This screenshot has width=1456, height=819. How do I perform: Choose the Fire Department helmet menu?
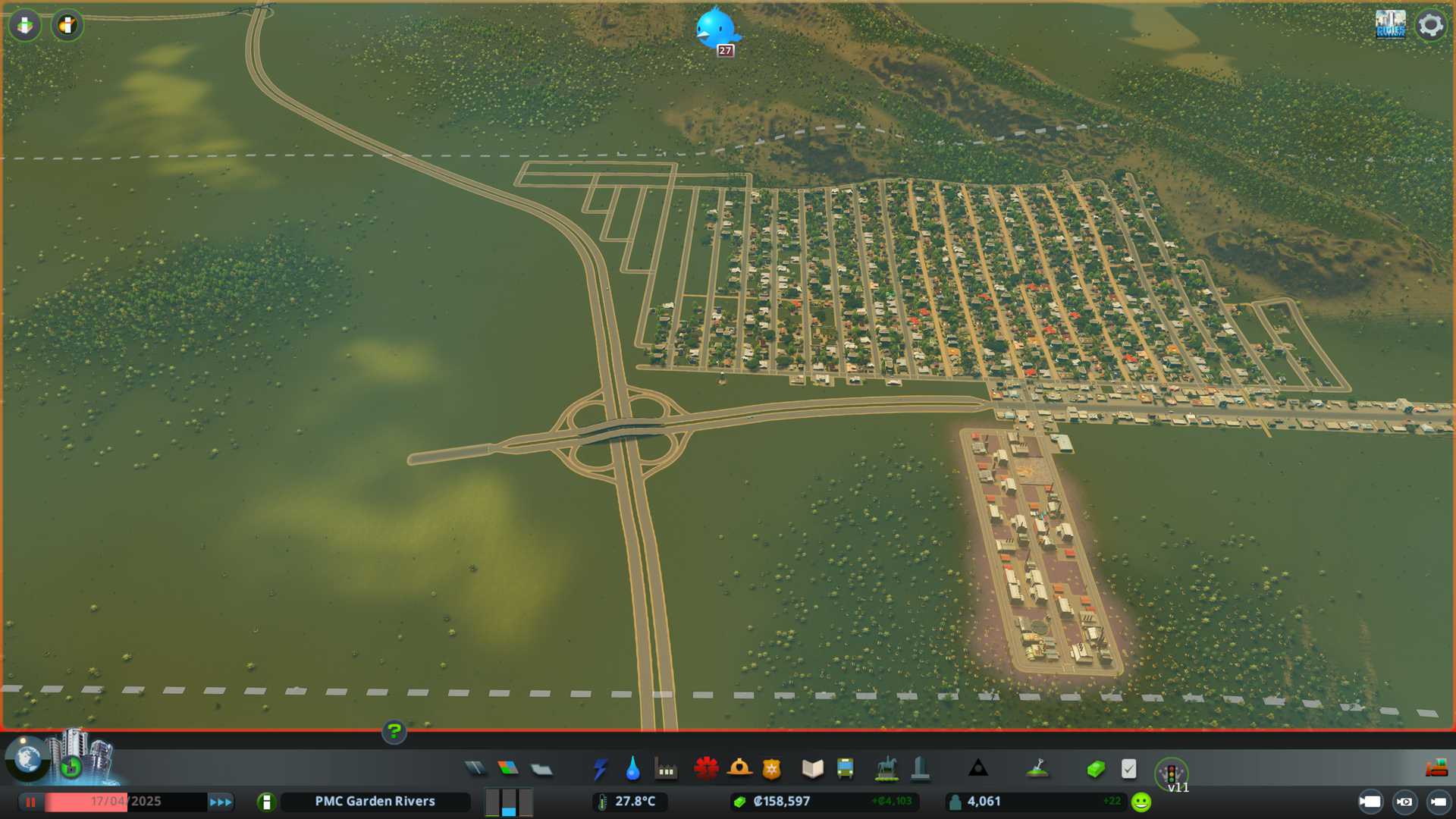(739, 769)
